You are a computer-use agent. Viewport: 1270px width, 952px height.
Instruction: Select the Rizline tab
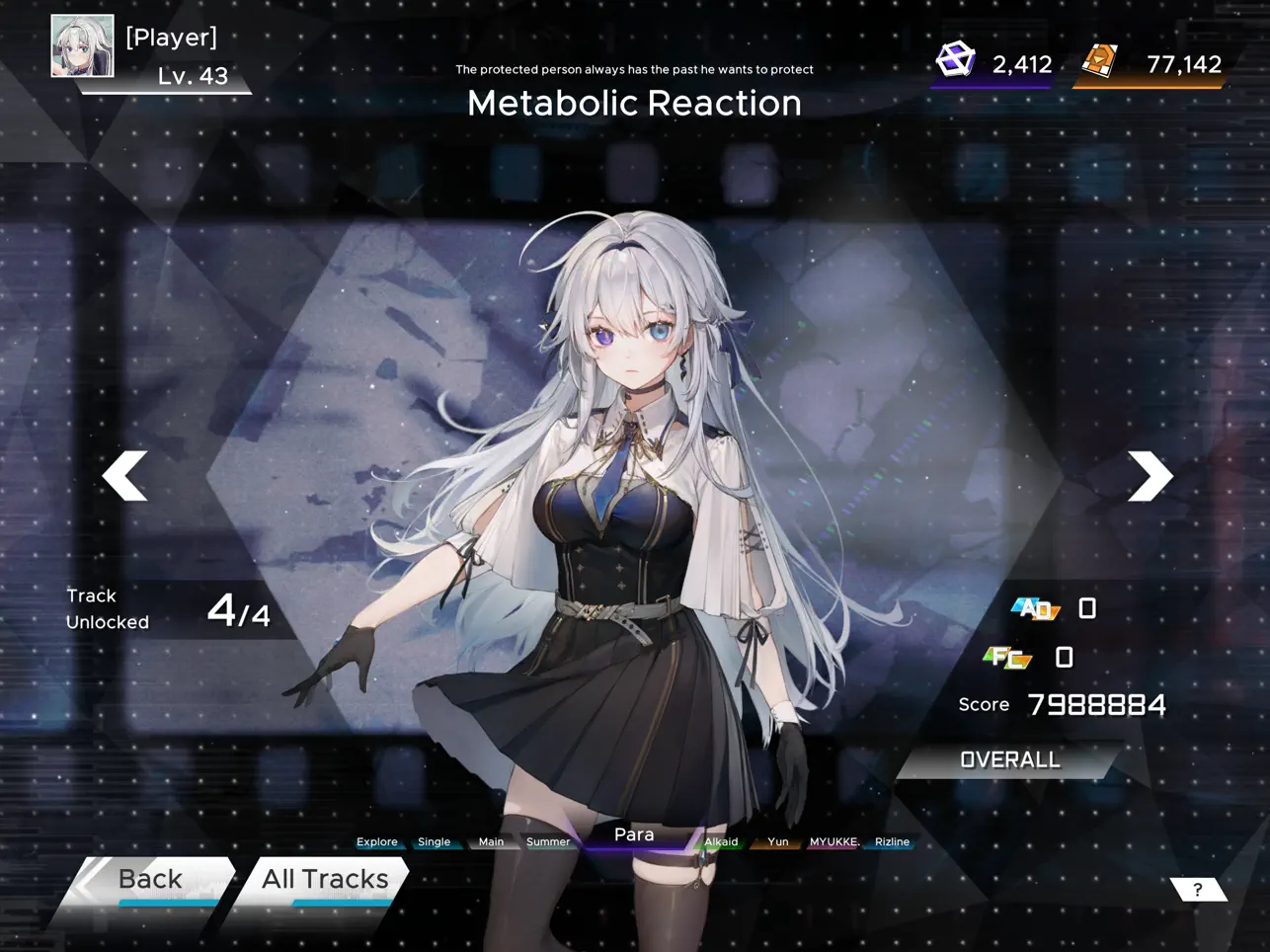click(x=892, y=842)
